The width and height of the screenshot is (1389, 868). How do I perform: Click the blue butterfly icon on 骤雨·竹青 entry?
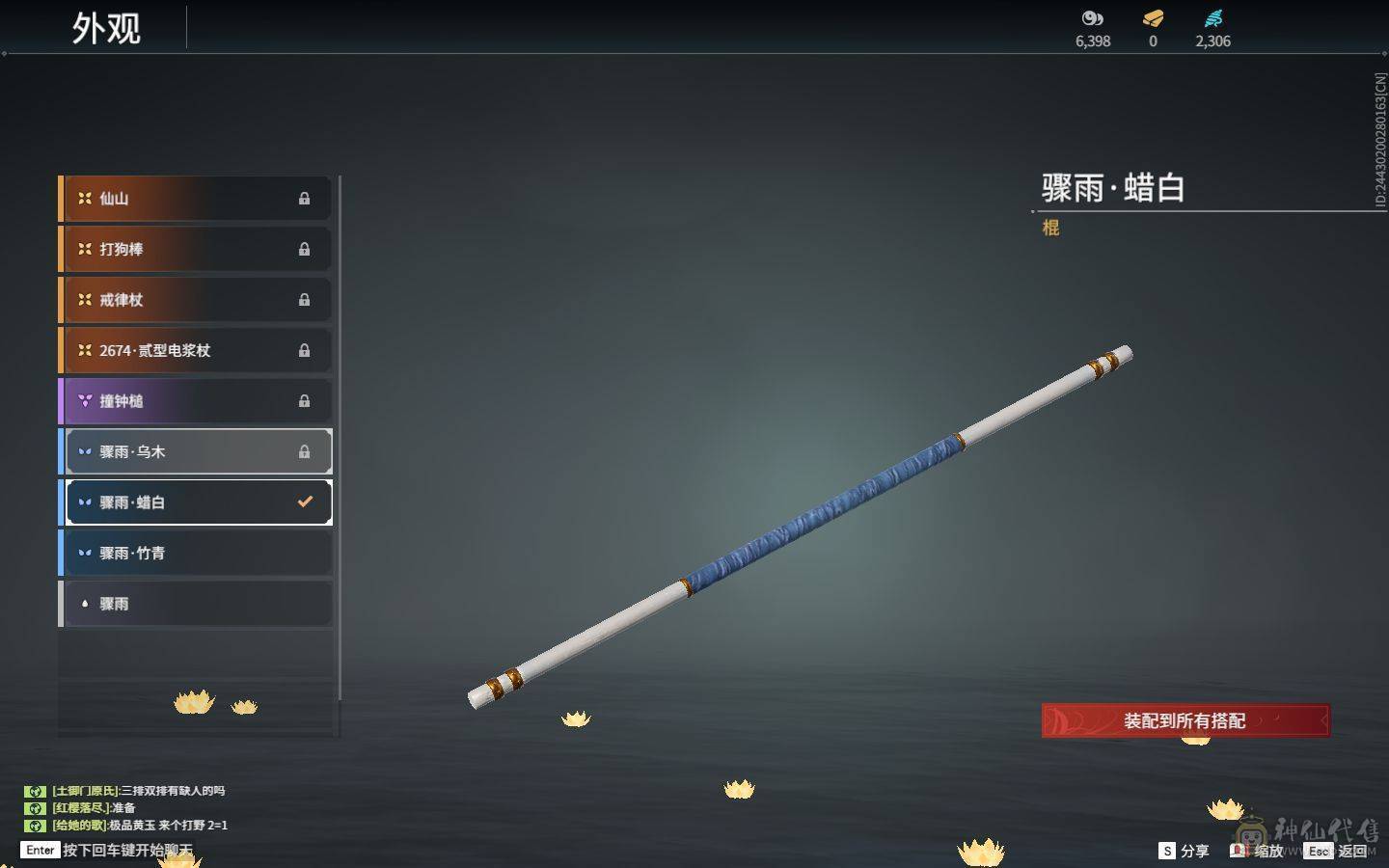point(83,552)
